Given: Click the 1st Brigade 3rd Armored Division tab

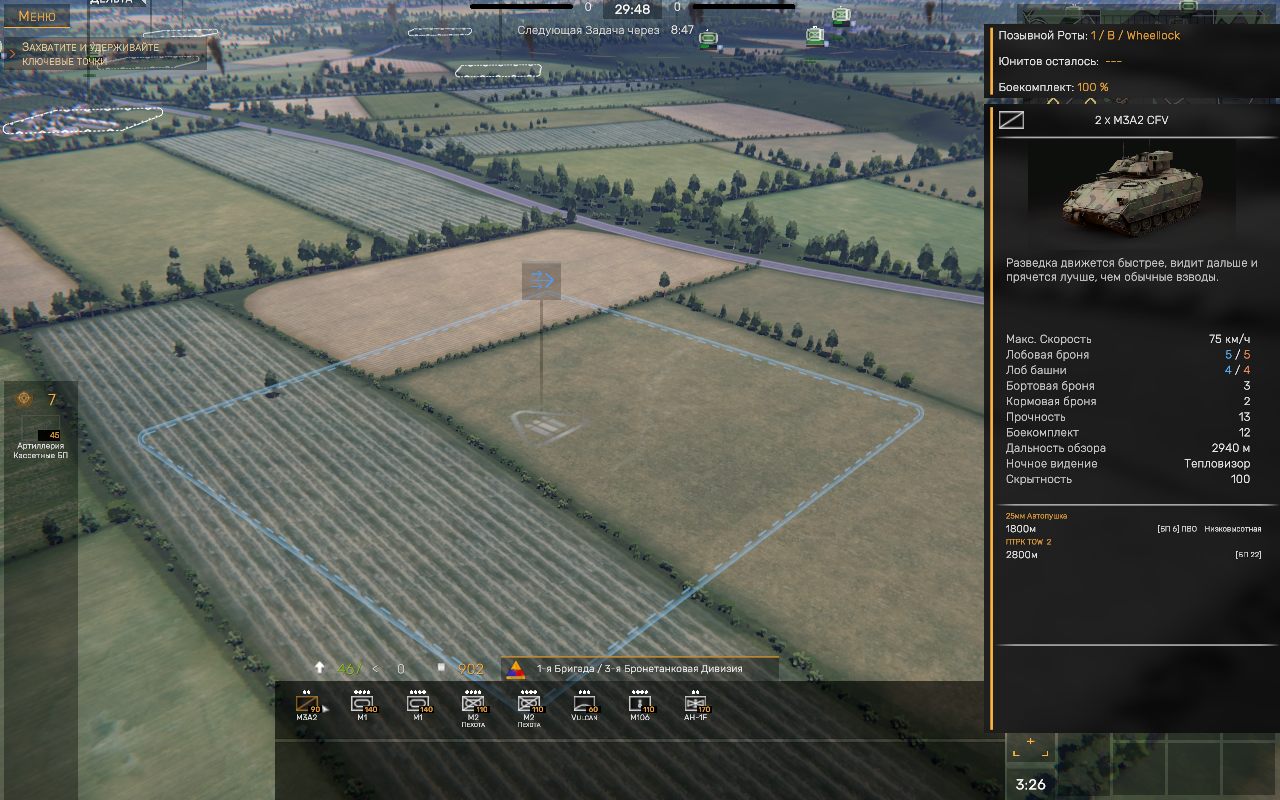Looking at the screenshot, I should click(640, 669).
